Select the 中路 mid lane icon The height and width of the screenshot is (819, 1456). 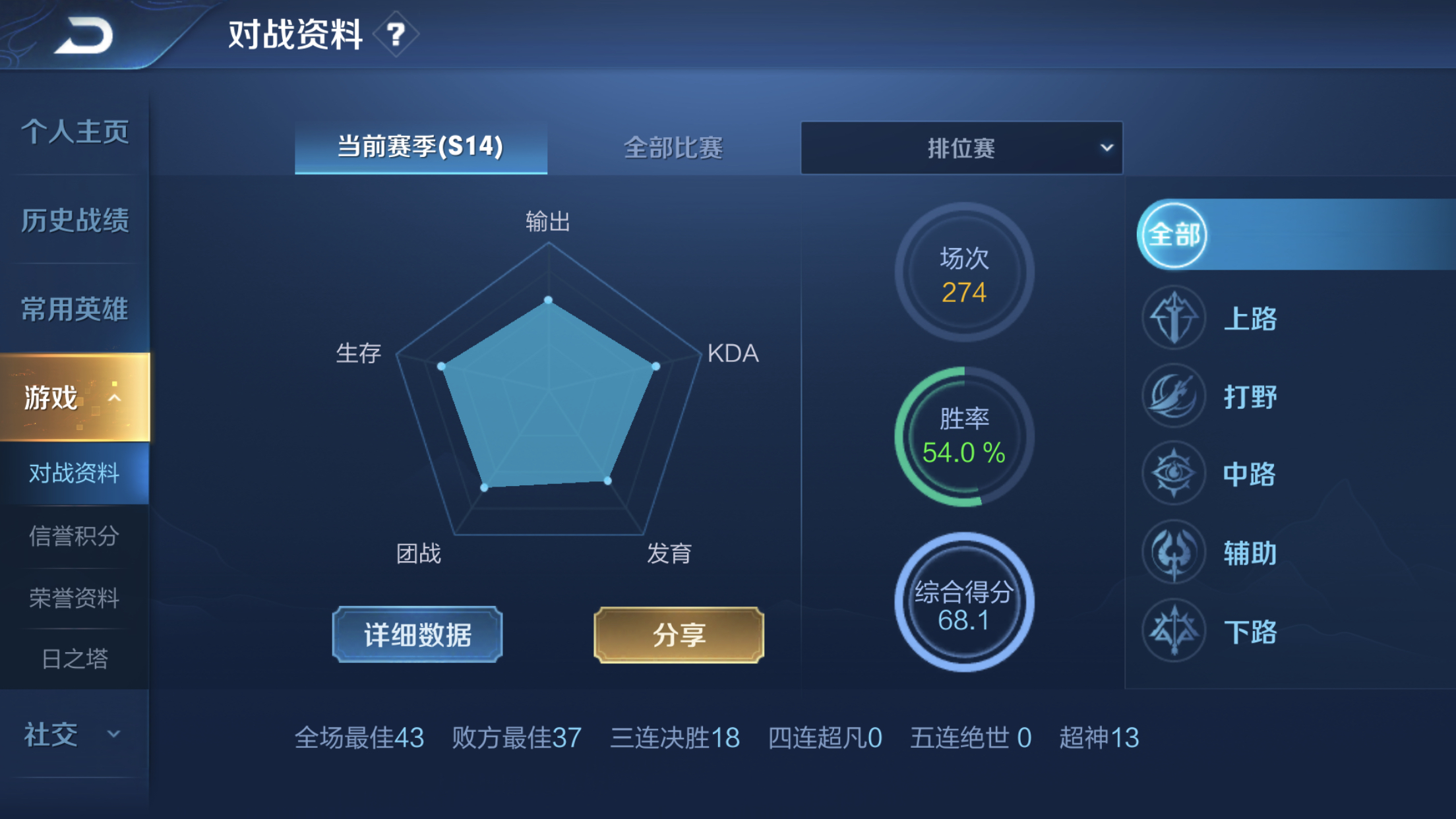[1174, 474]
